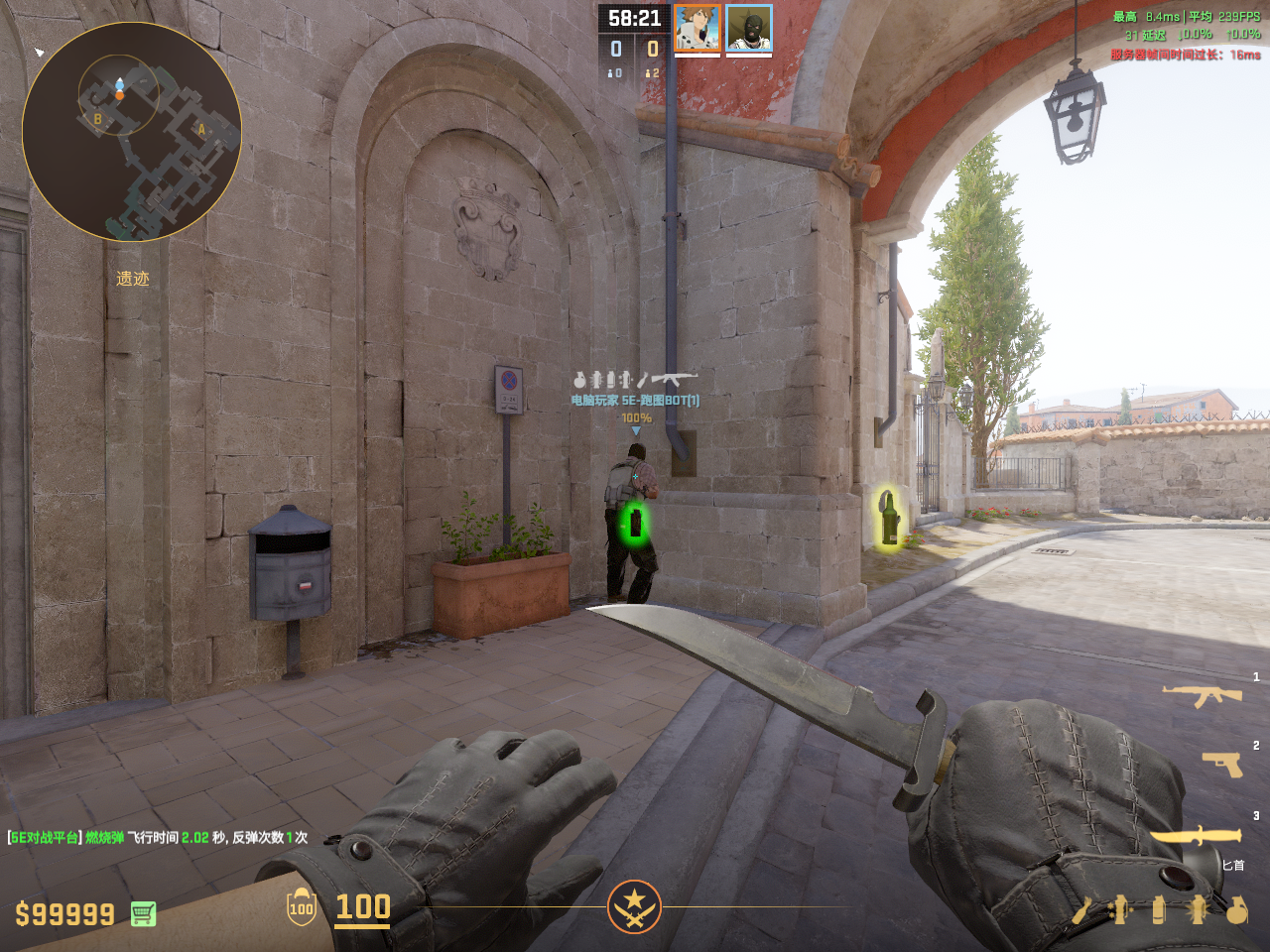Select the balaclava terrorist player avatar
The height and width of the screenshot is (952, 1270).
749,28
